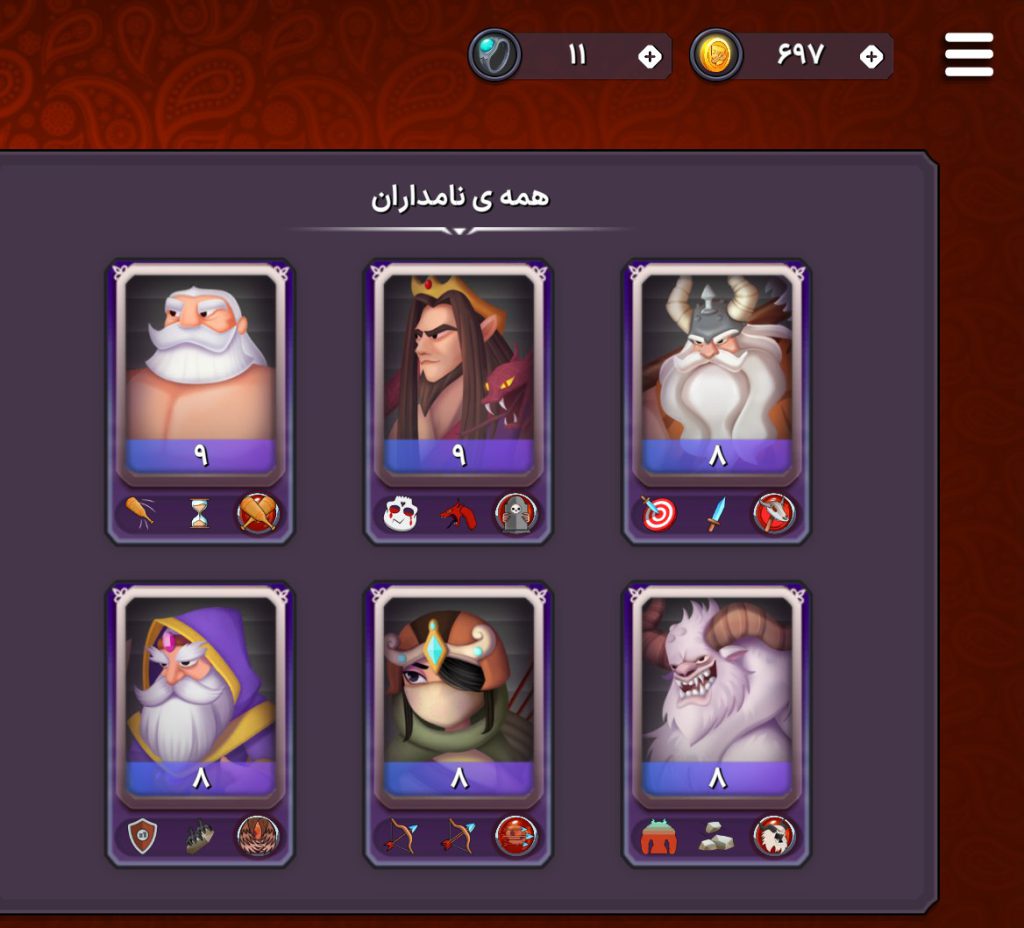Image resolution: width=1024 pixels, height=928 pixels.
Task: Select the shirtless white-bearded hero card
Action: pyautogui.click(x=200, y=370)
